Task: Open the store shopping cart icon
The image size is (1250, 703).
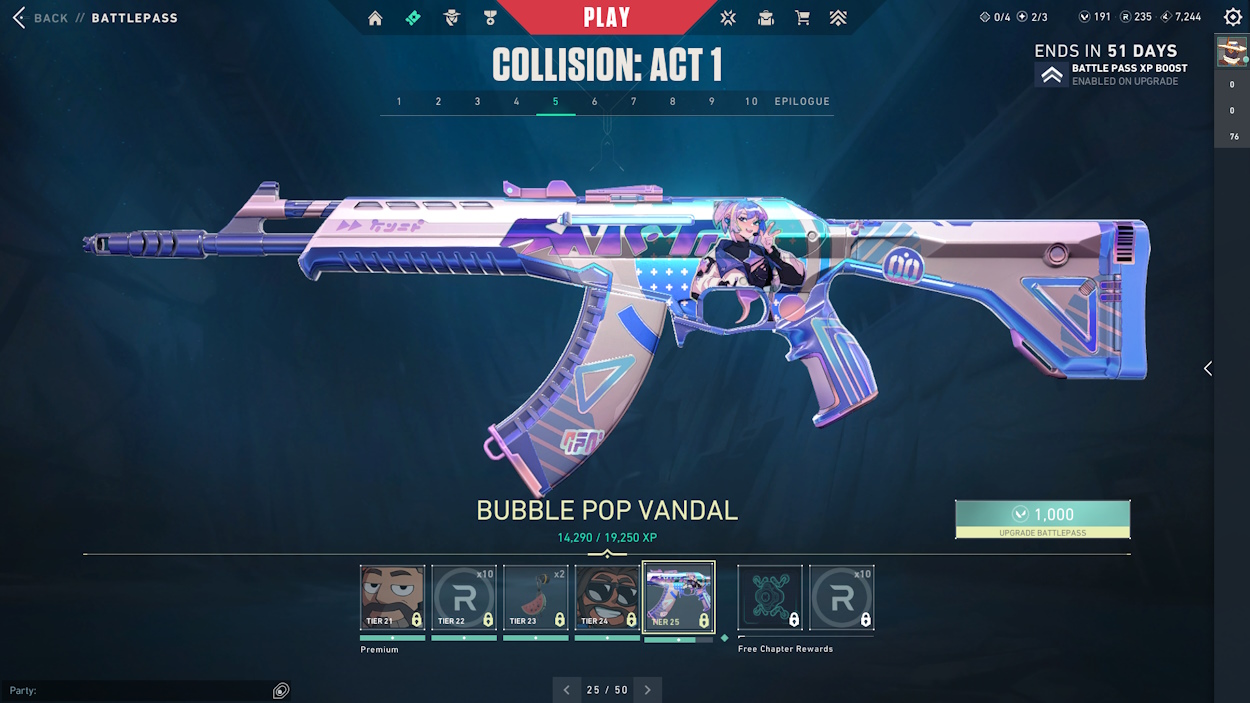Action: 802,18
